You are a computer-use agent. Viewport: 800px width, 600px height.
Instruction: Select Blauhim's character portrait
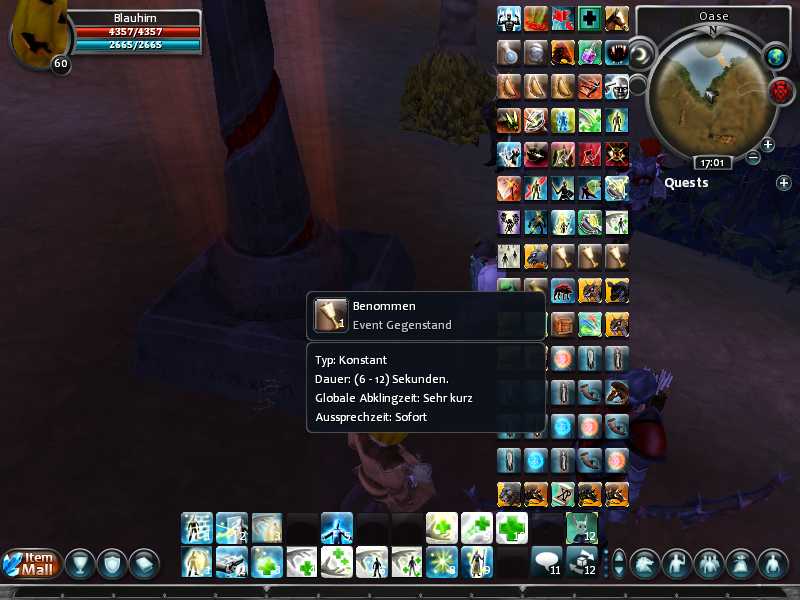(x=33, y=36)
